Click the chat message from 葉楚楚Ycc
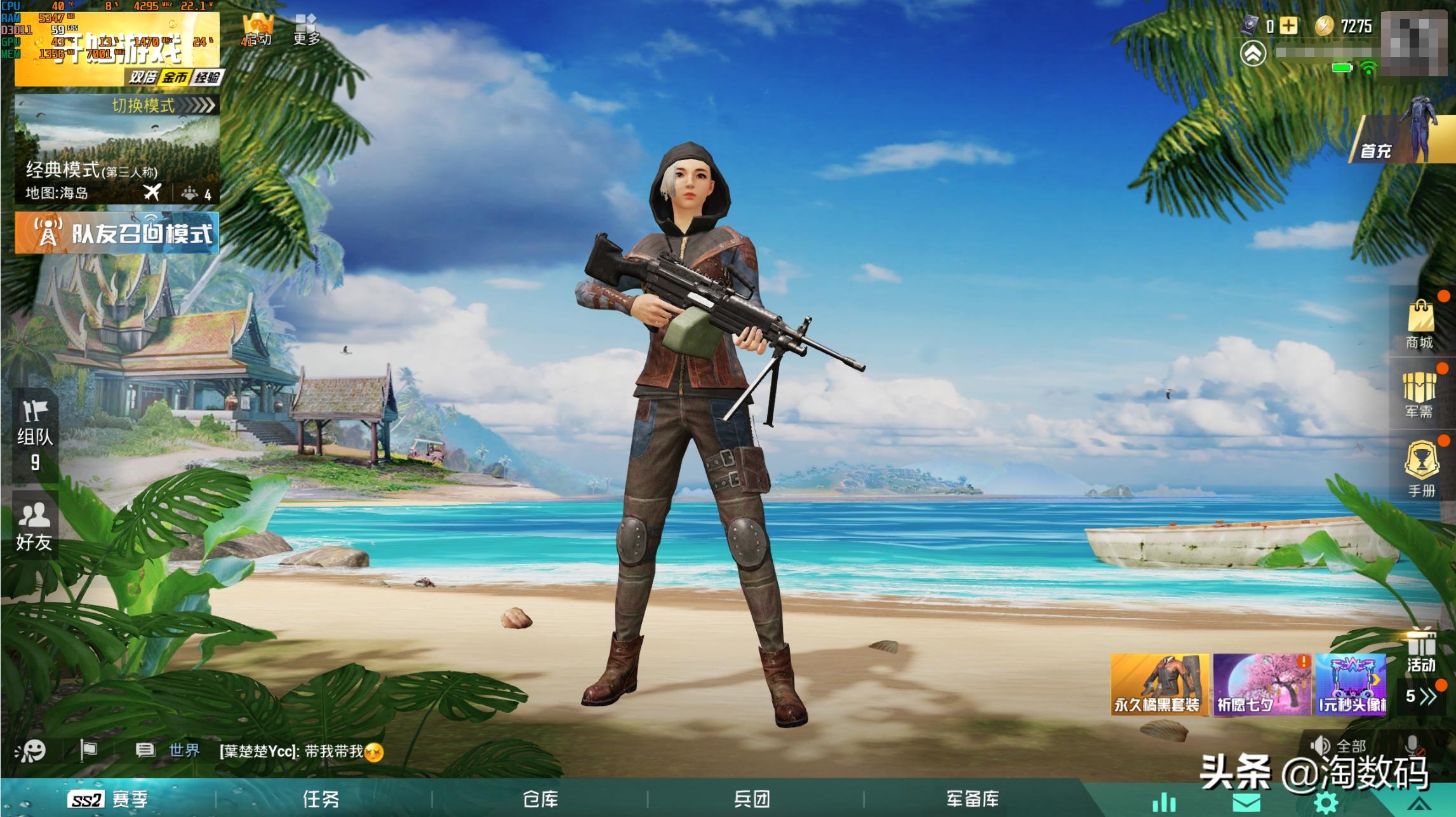This screenshot has width=1456, height=817. pos(298,748)
